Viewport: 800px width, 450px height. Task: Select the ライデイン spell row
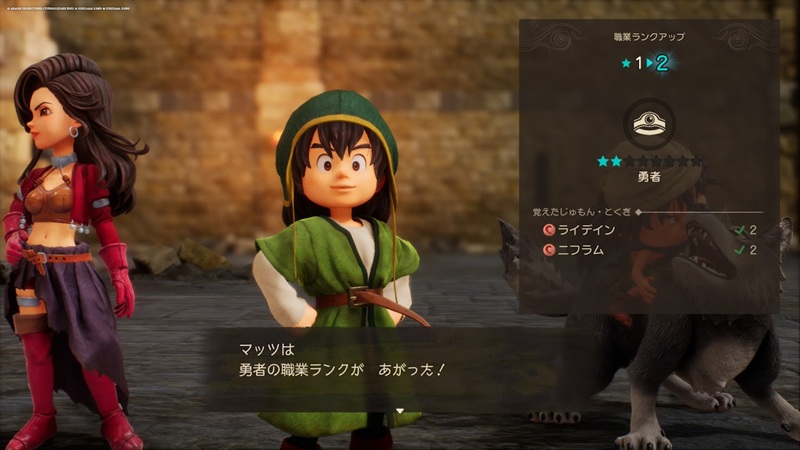(648, 230)
